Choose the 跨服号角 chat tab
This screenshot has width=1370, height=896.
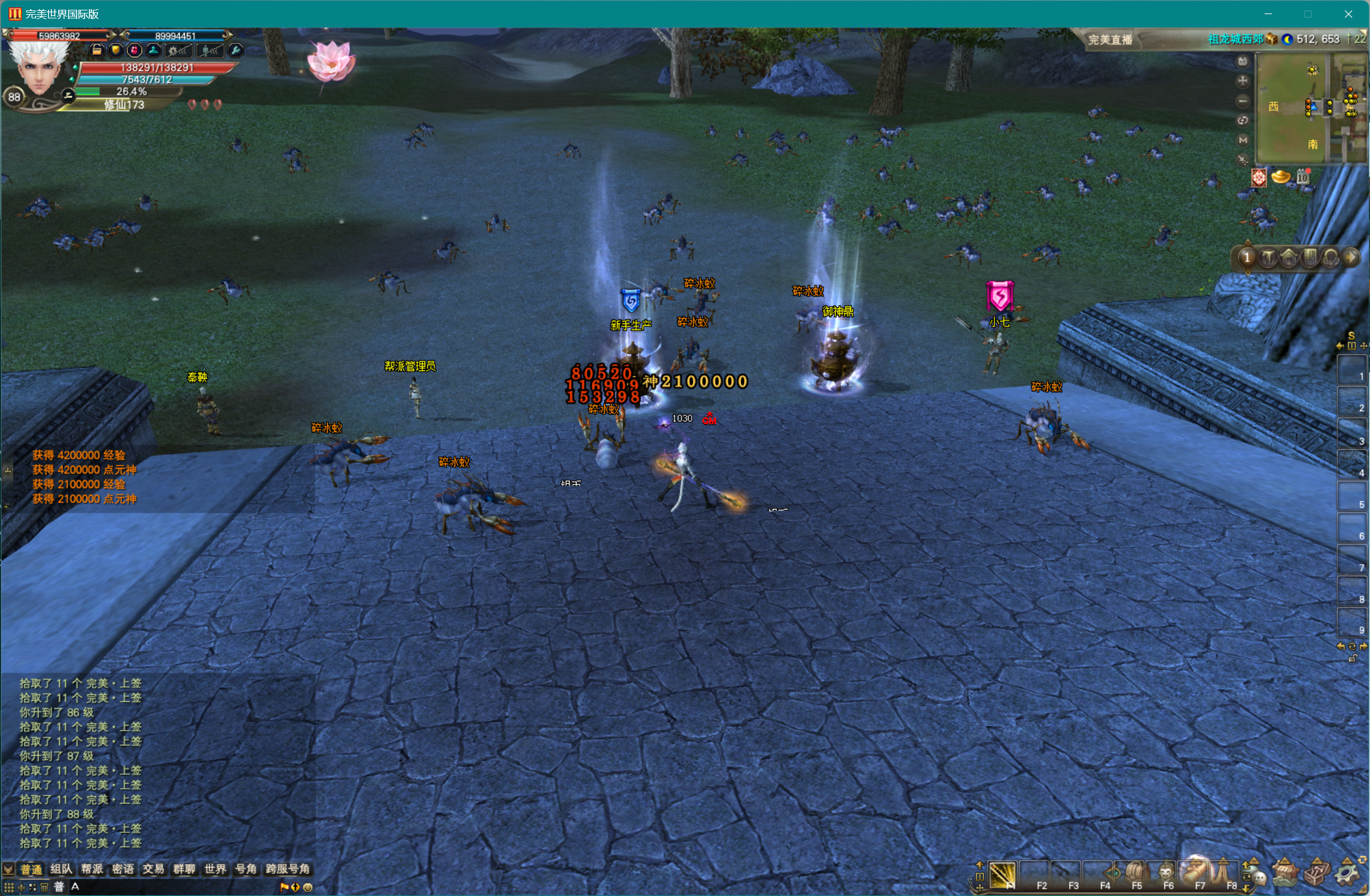[287, 869]
